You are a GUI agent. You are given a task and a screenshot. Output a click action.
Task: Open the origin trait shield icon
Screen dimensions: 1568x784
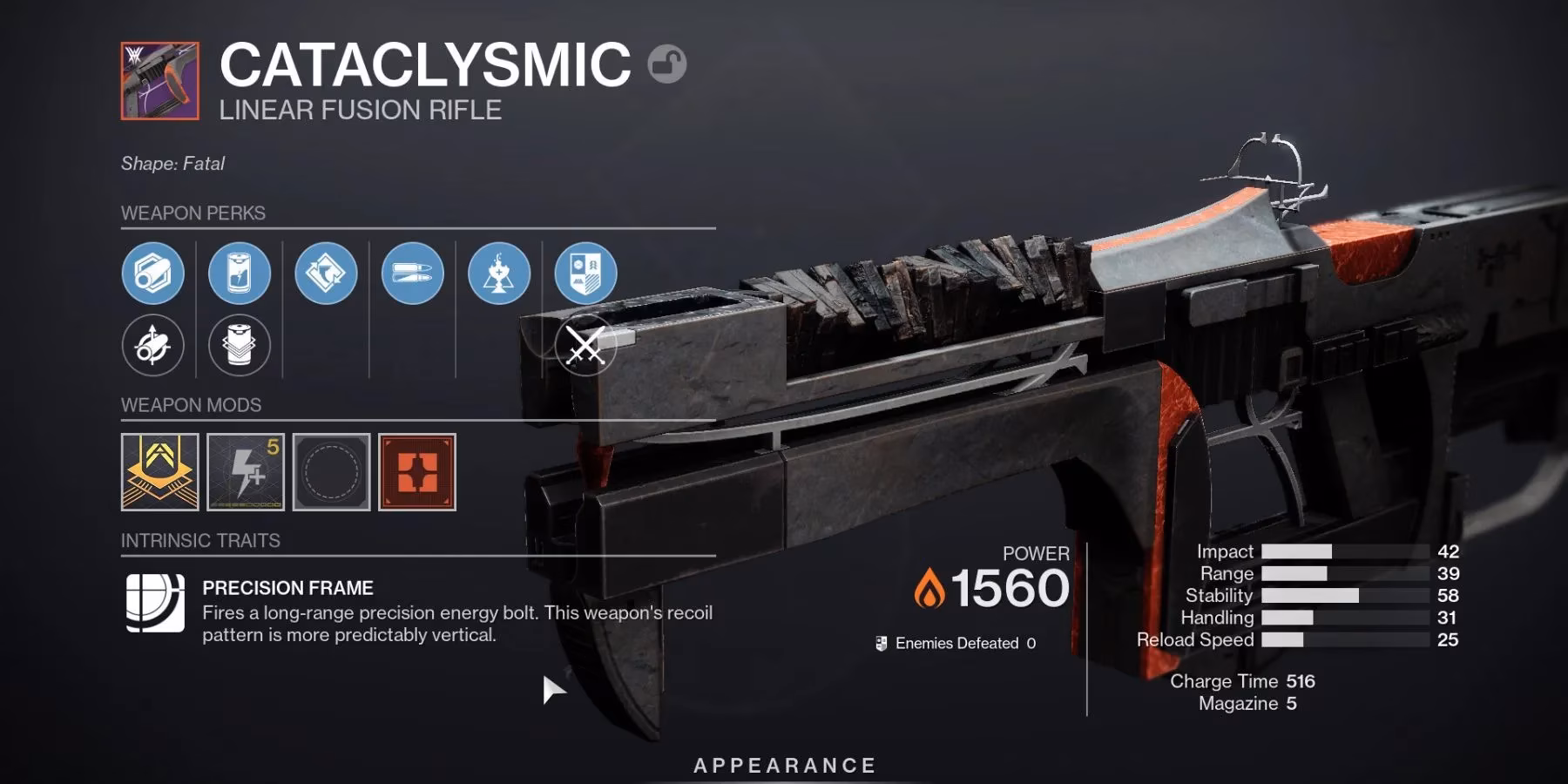tap(585, 273)
